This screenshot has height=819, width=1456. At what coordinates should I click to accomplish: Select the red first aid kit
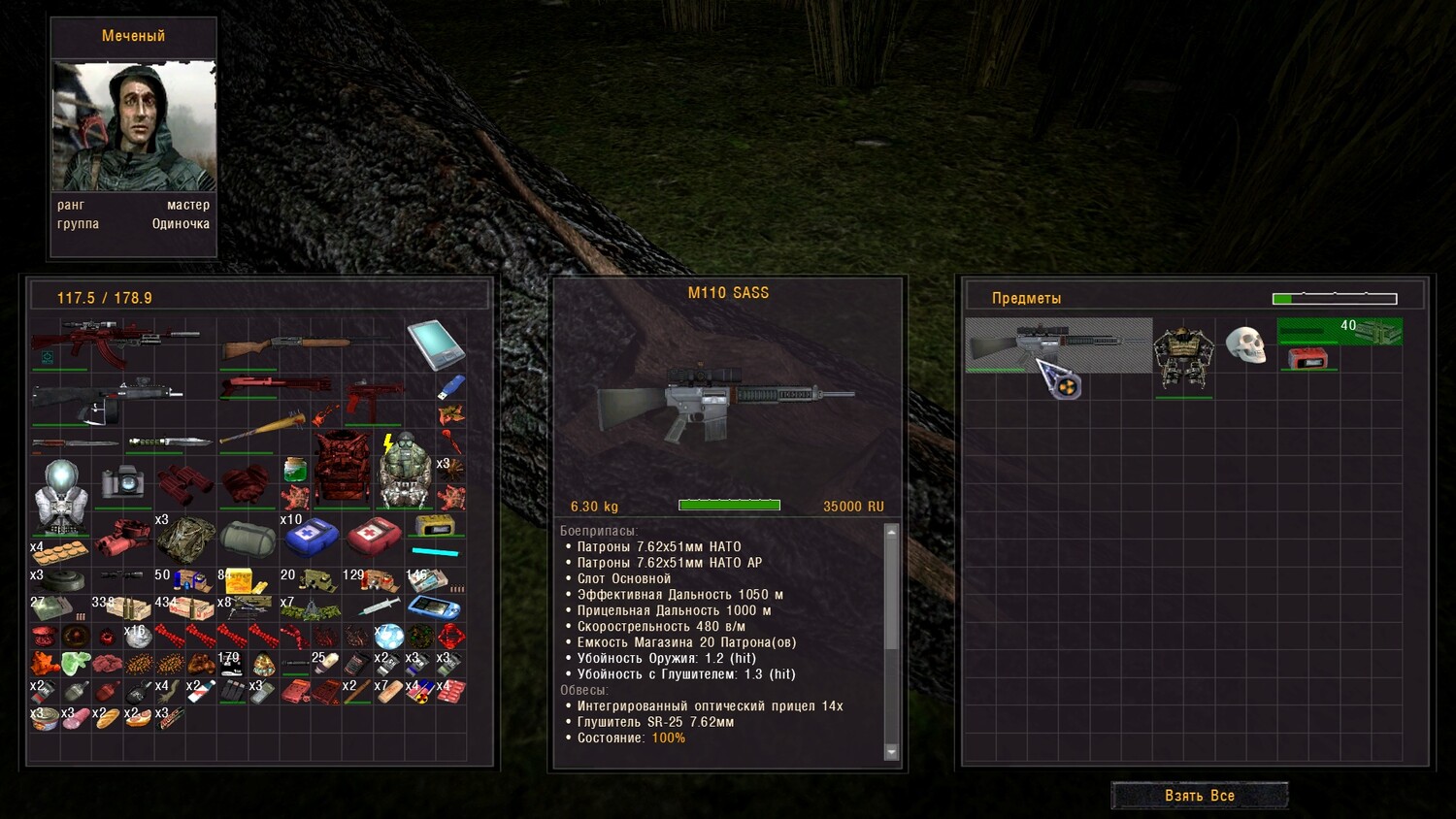[374, 536]
